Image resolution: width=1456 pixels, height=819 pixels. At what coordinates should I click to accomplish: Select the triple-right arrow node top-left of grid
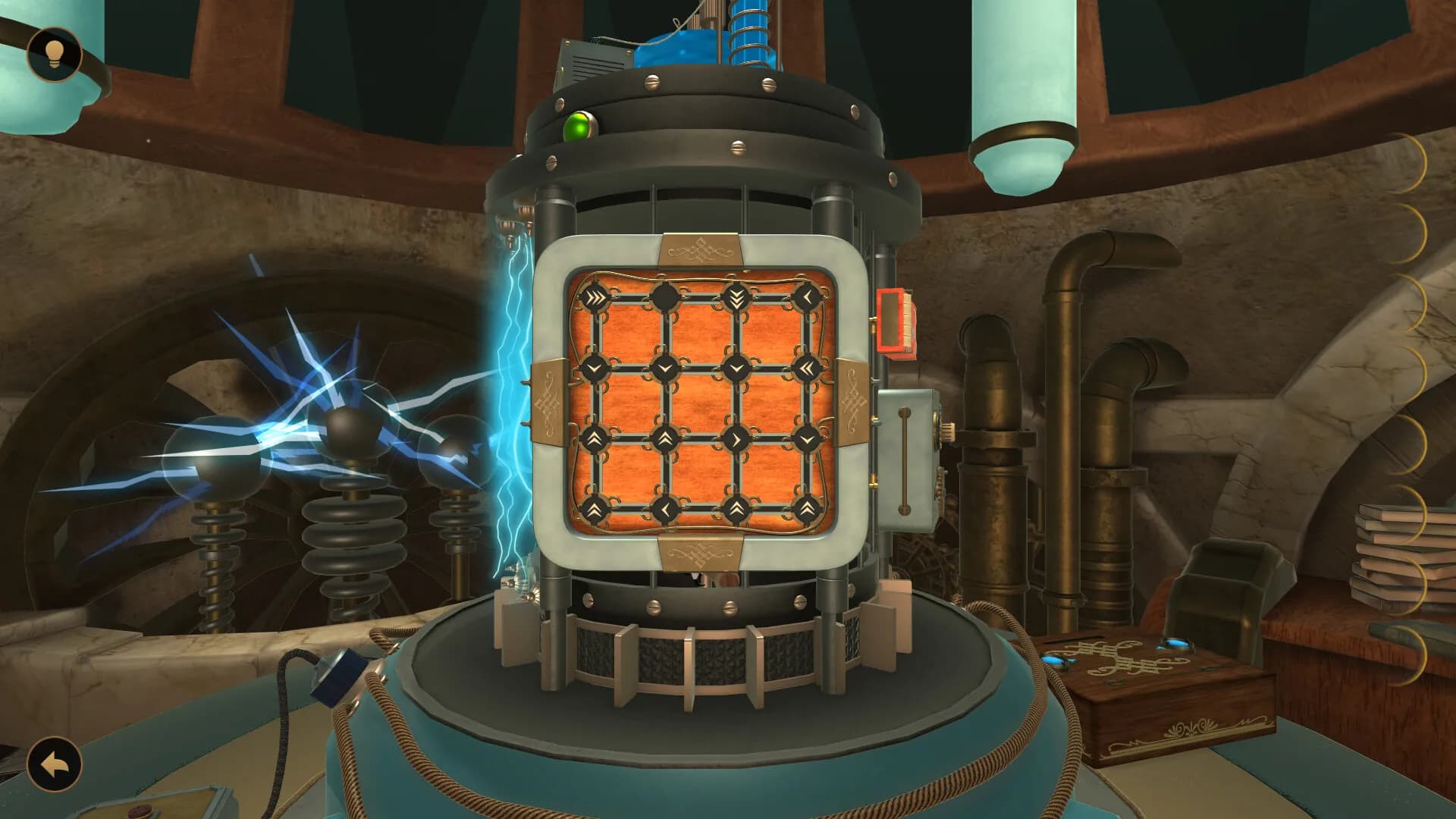595,297
